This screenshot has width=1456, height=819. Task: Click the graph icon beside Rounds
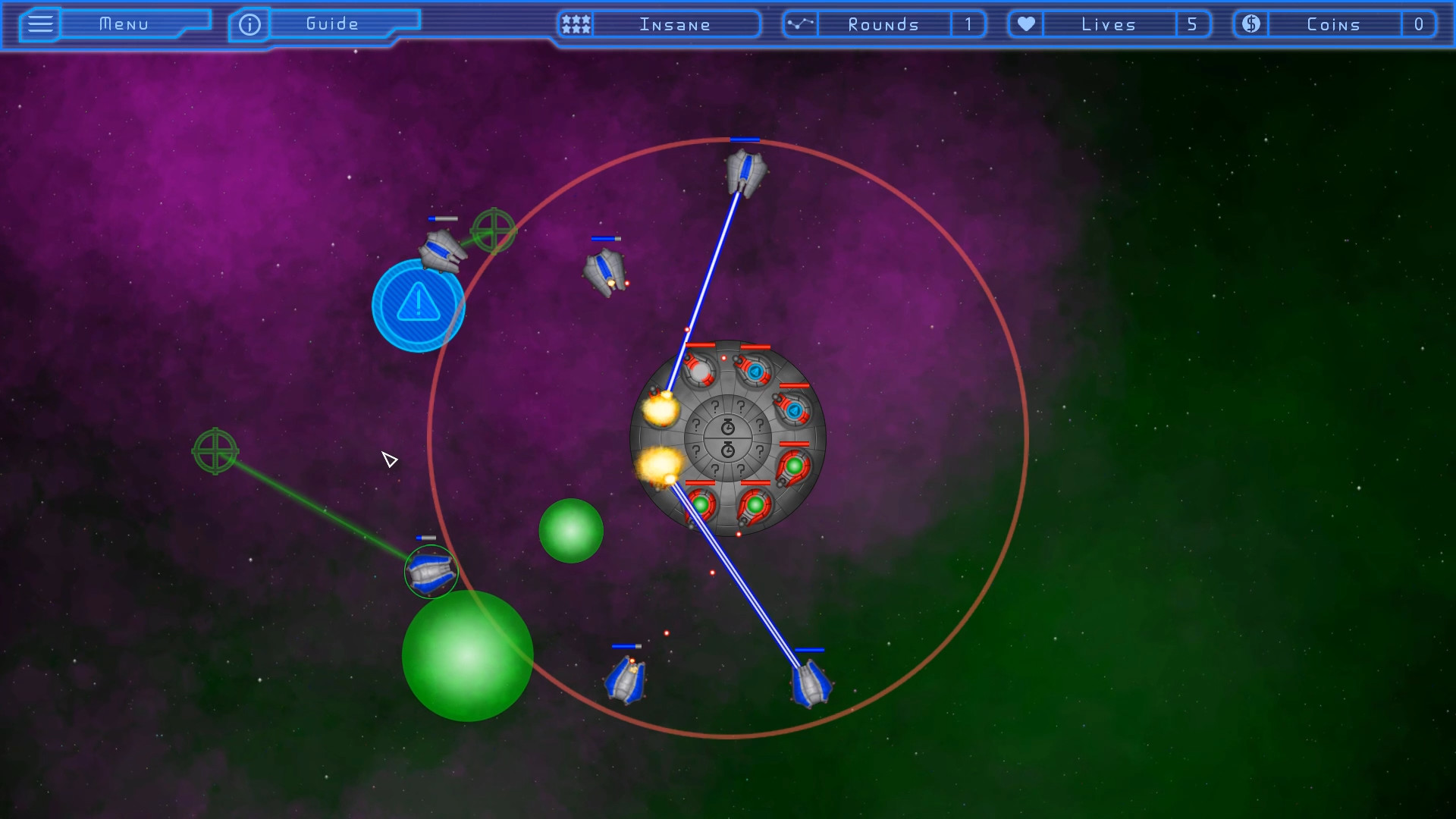799,24
